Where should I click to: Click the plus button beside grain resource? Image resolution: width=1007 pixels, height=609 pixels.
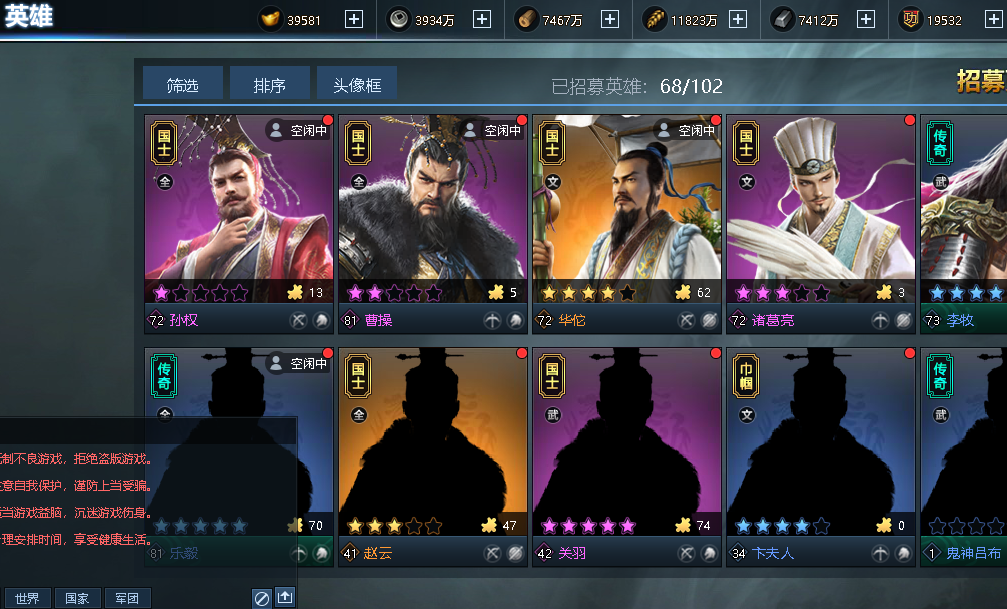738,19
